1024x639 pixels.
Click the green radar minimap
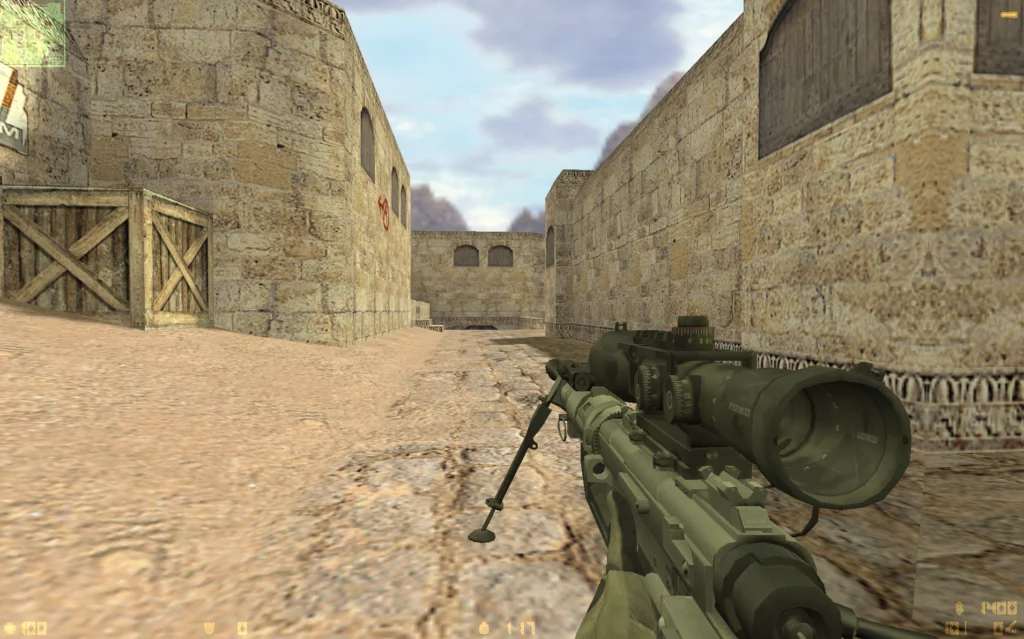click(x=32, y=33)
